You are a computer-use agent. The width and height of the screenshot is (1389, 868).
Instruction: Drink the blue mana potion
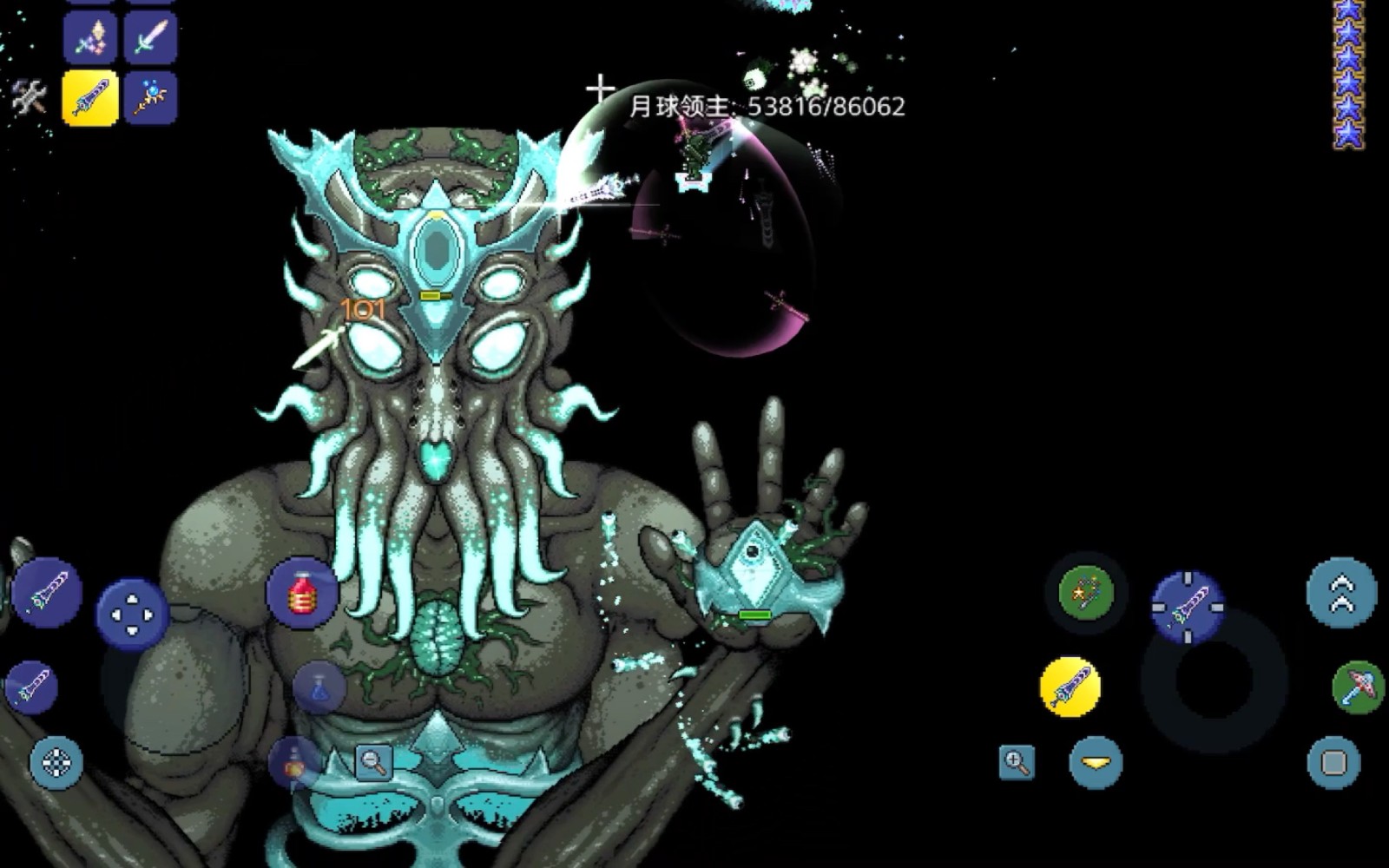[319, 687]
